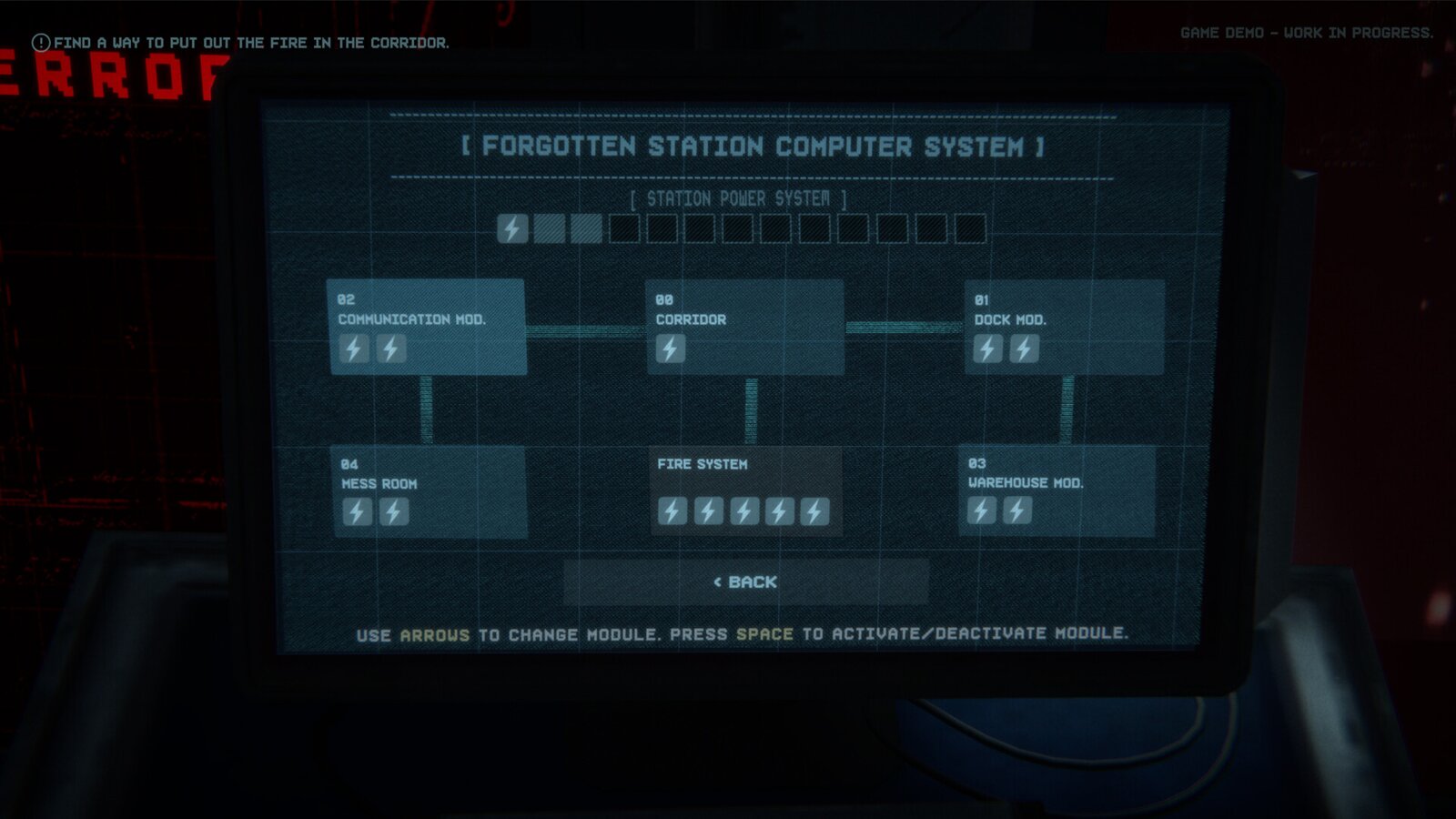1456x819 pixels.
Task: Select the first power bolt in Fire System
Action: [673, 511]
